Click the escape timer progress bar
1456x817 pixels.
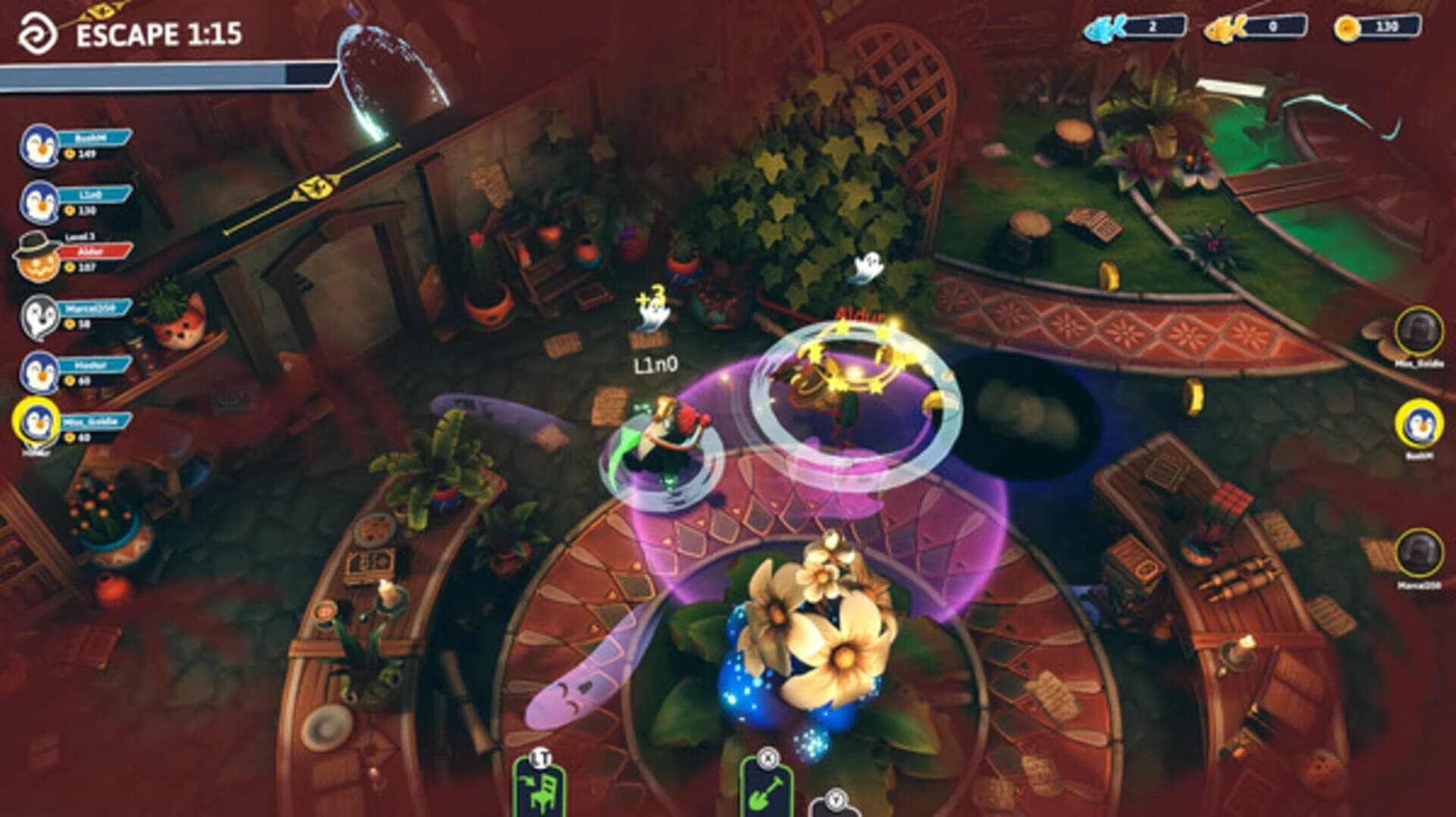click(167, 75)
